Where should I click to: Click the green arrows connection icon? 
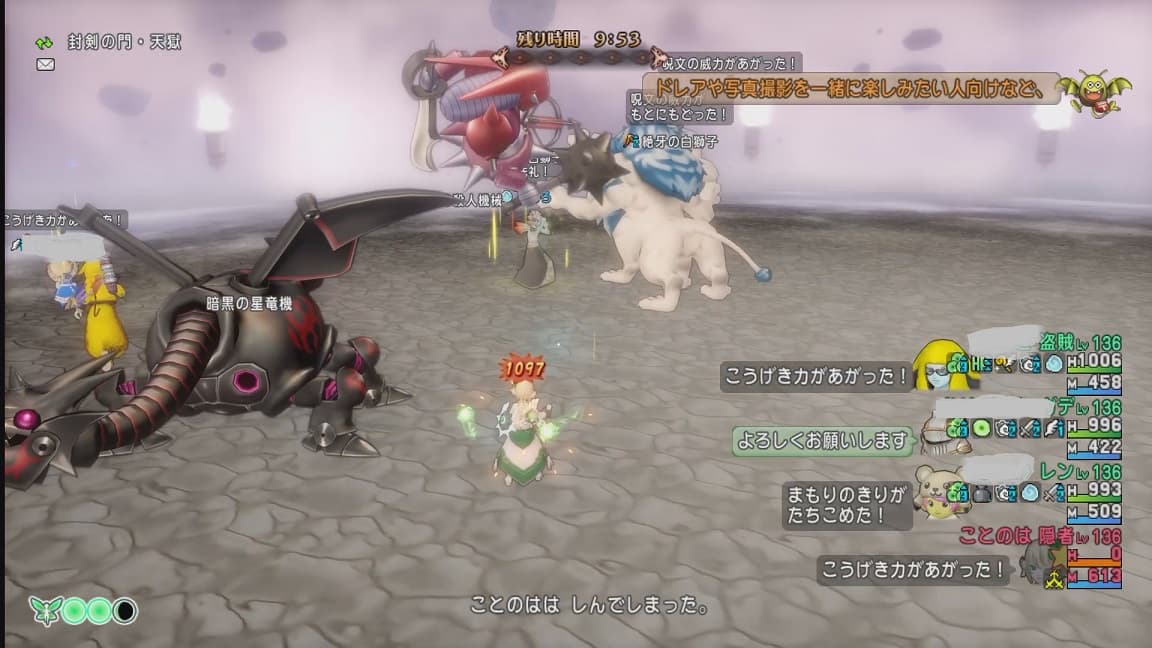point(44,43)
